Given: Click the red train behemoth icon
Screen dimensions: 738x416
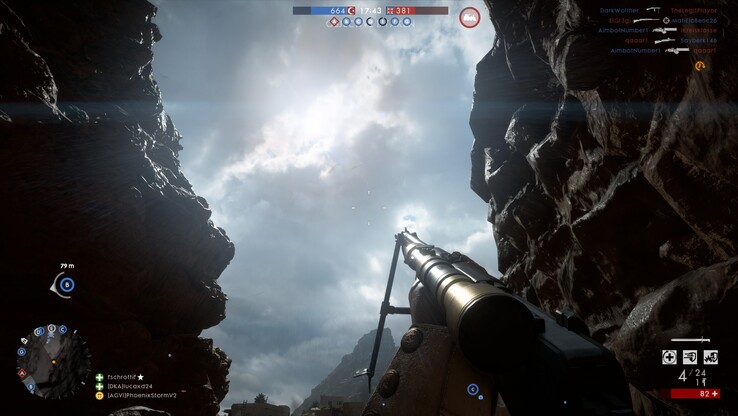Looking at the screenshot, I should [469, 16].
